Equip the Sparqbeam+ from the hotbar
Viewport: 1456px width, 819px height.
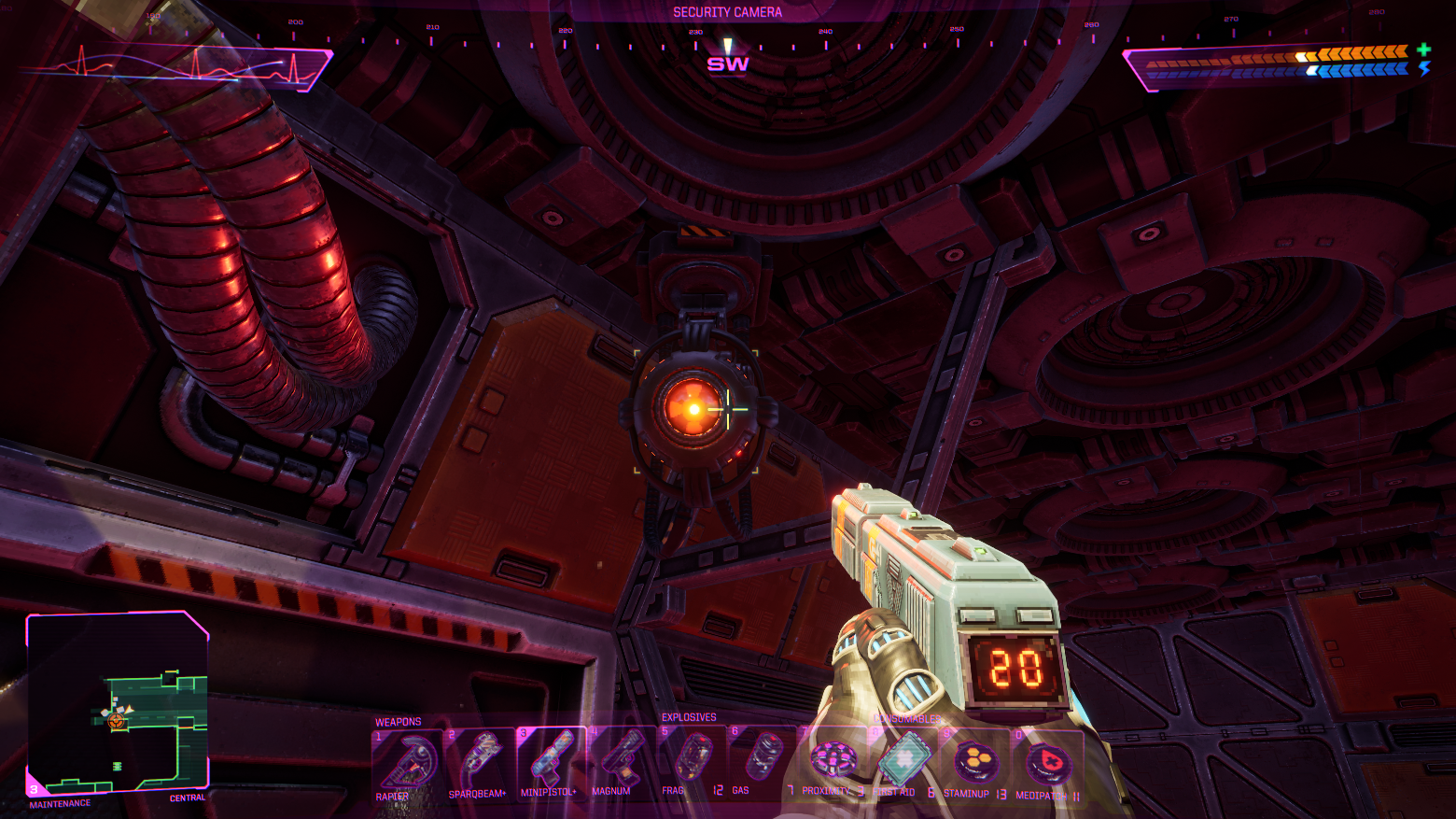pos(479,763)
